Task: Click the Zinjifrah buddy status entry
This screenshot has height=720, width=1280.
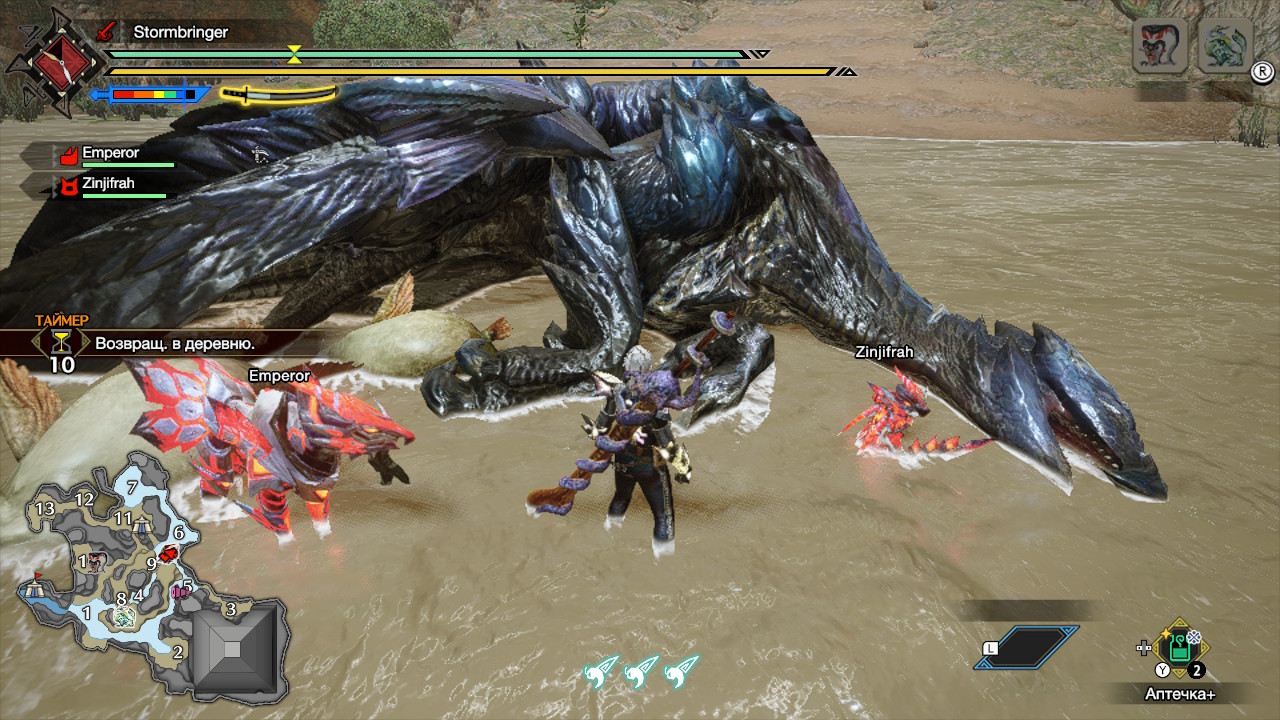Action: click(108, 185)
